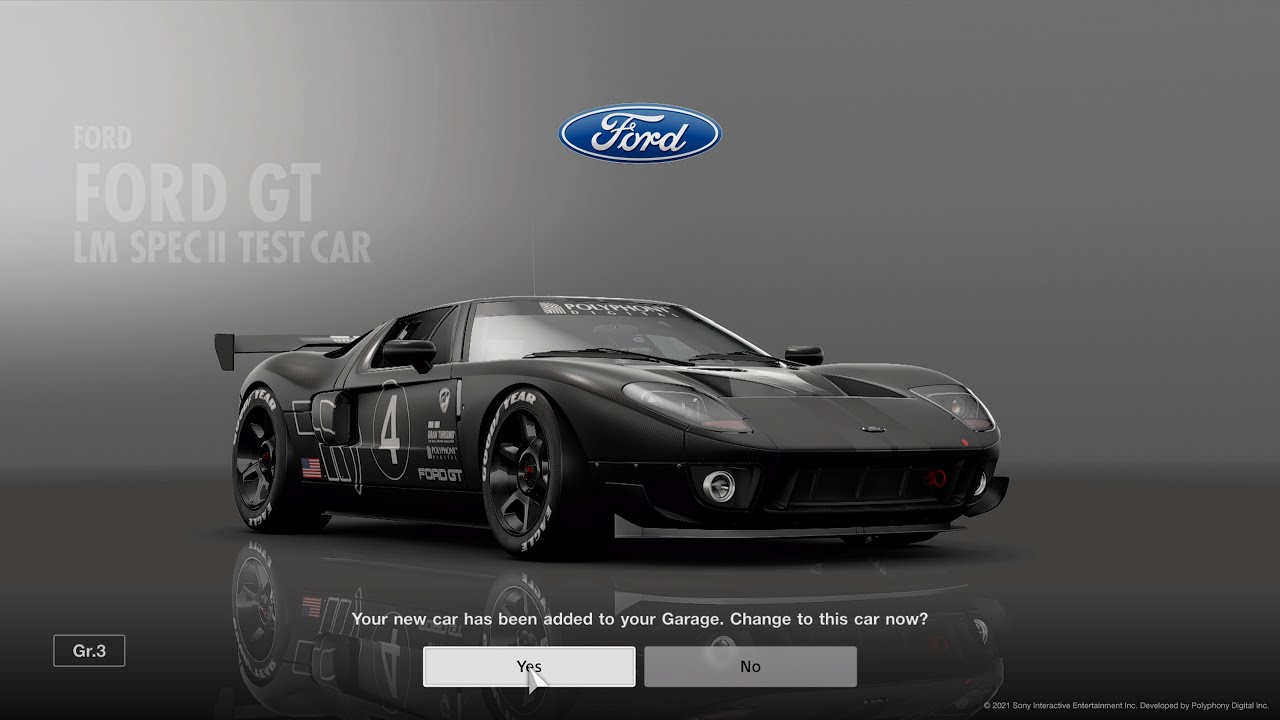
Task: Select the Gr.3 class badge
Action: (x=88, y=650)
